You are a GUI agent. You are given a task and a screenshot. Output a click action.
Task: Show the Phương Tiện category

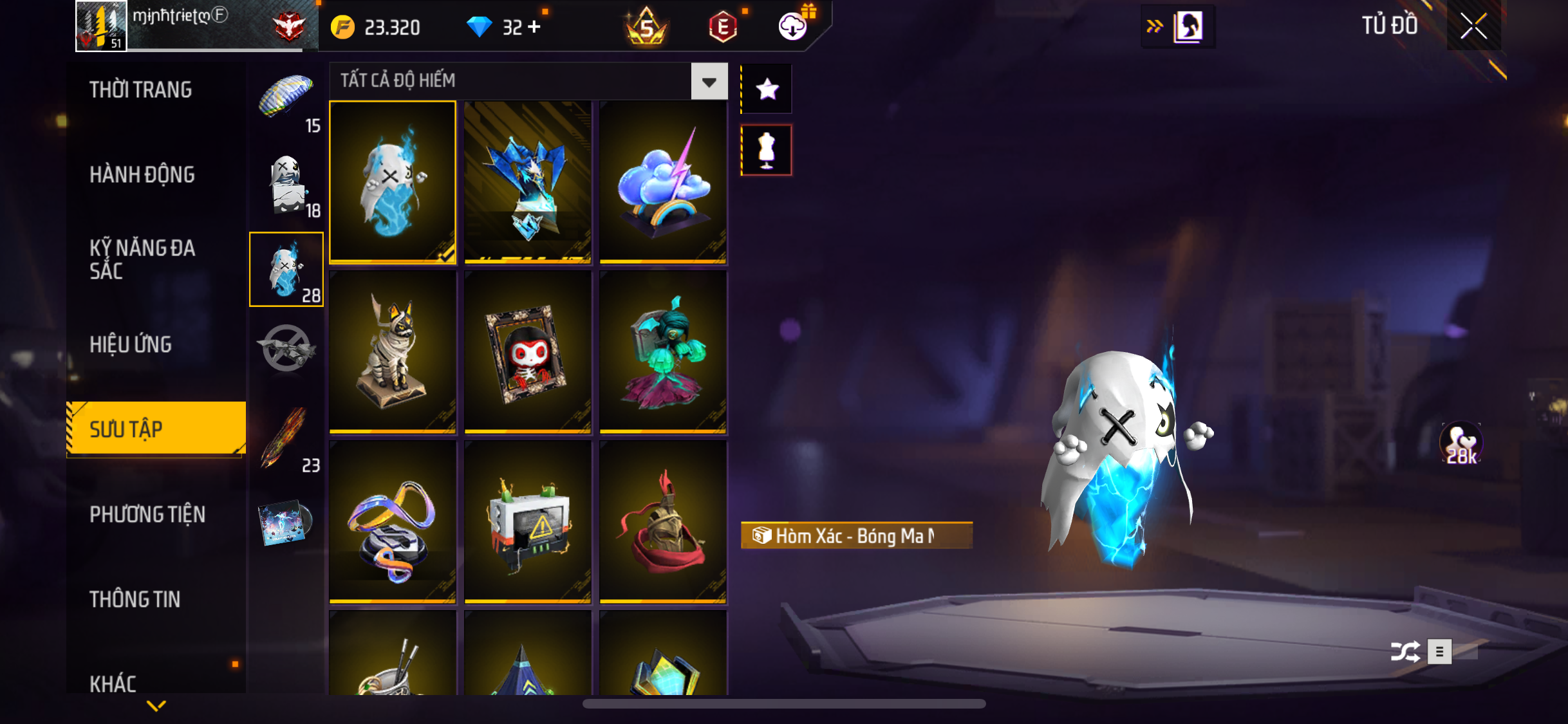(147, 514)
